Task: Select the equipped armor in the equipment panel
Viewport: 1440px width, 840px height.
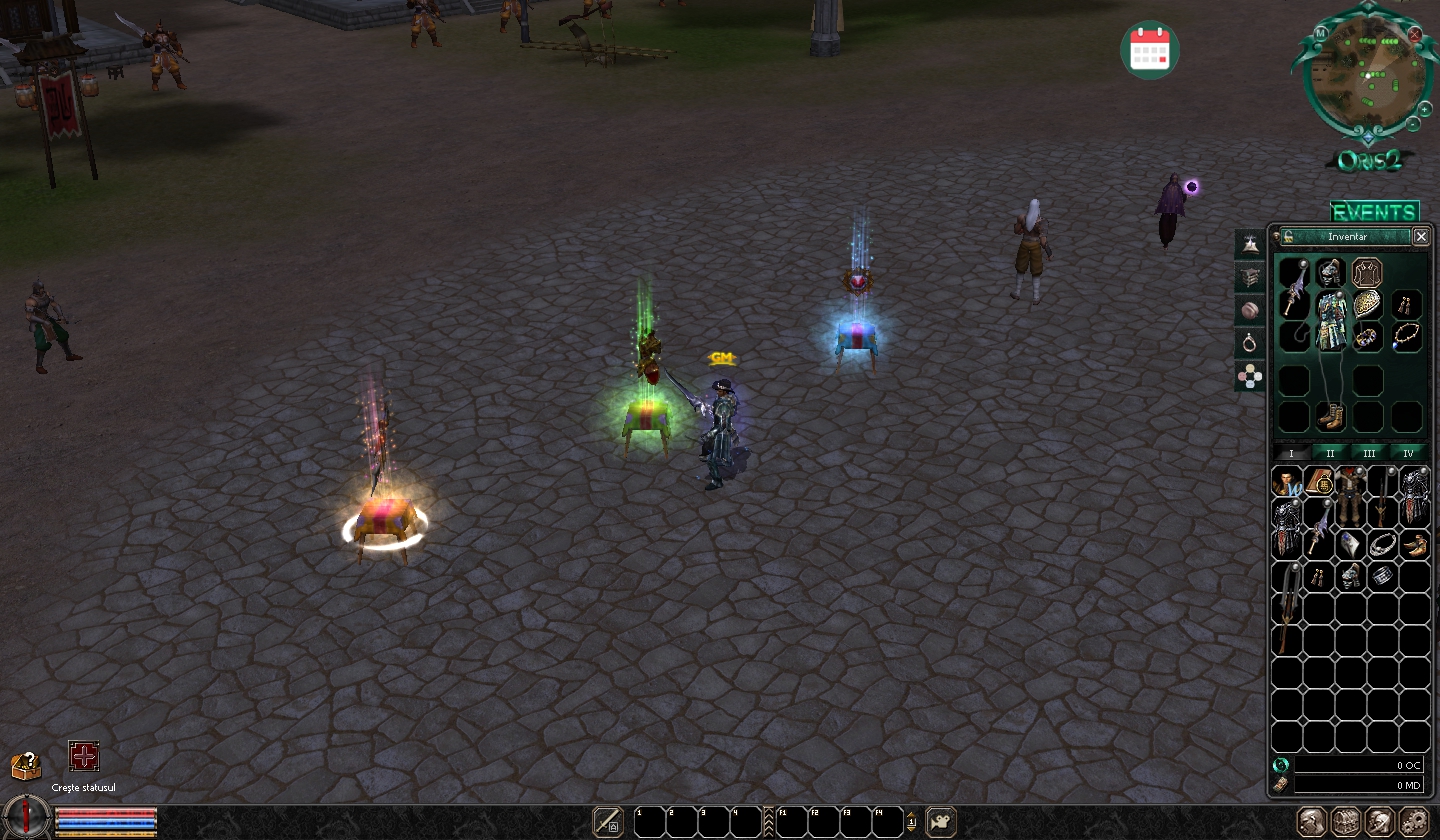Action: tap(1331, 321)
